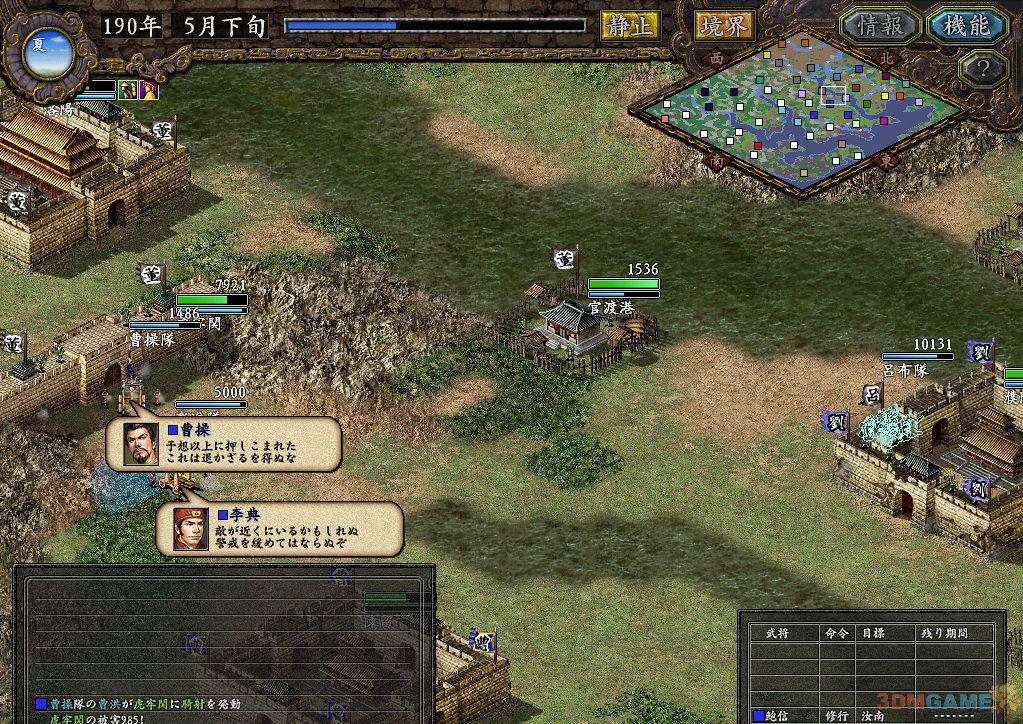
Task: Click the battle message log panel
Action: point(224,640)
